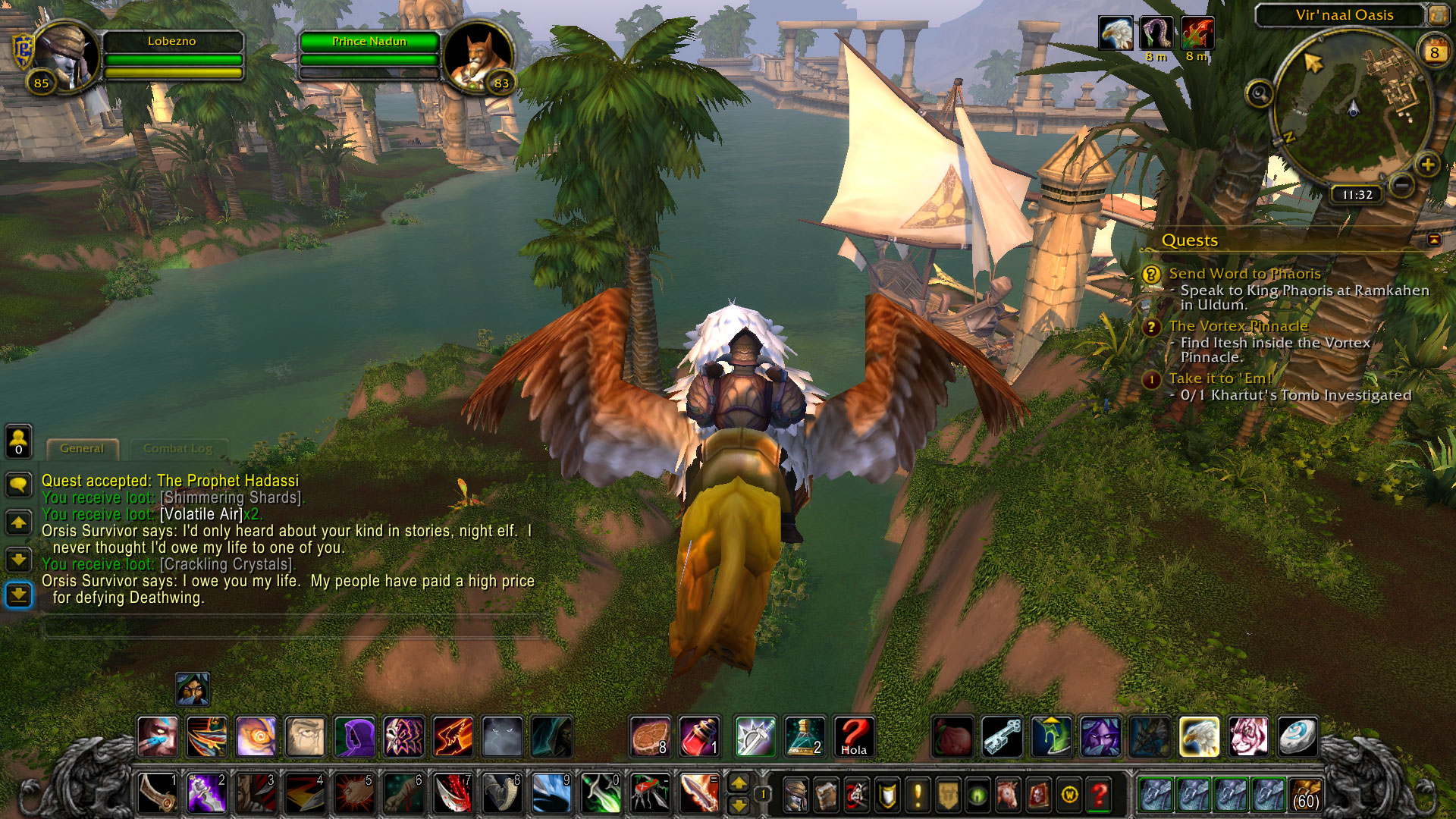Zoom out the minimap with the minus button
The image size is (1456, 819).
1402,184
